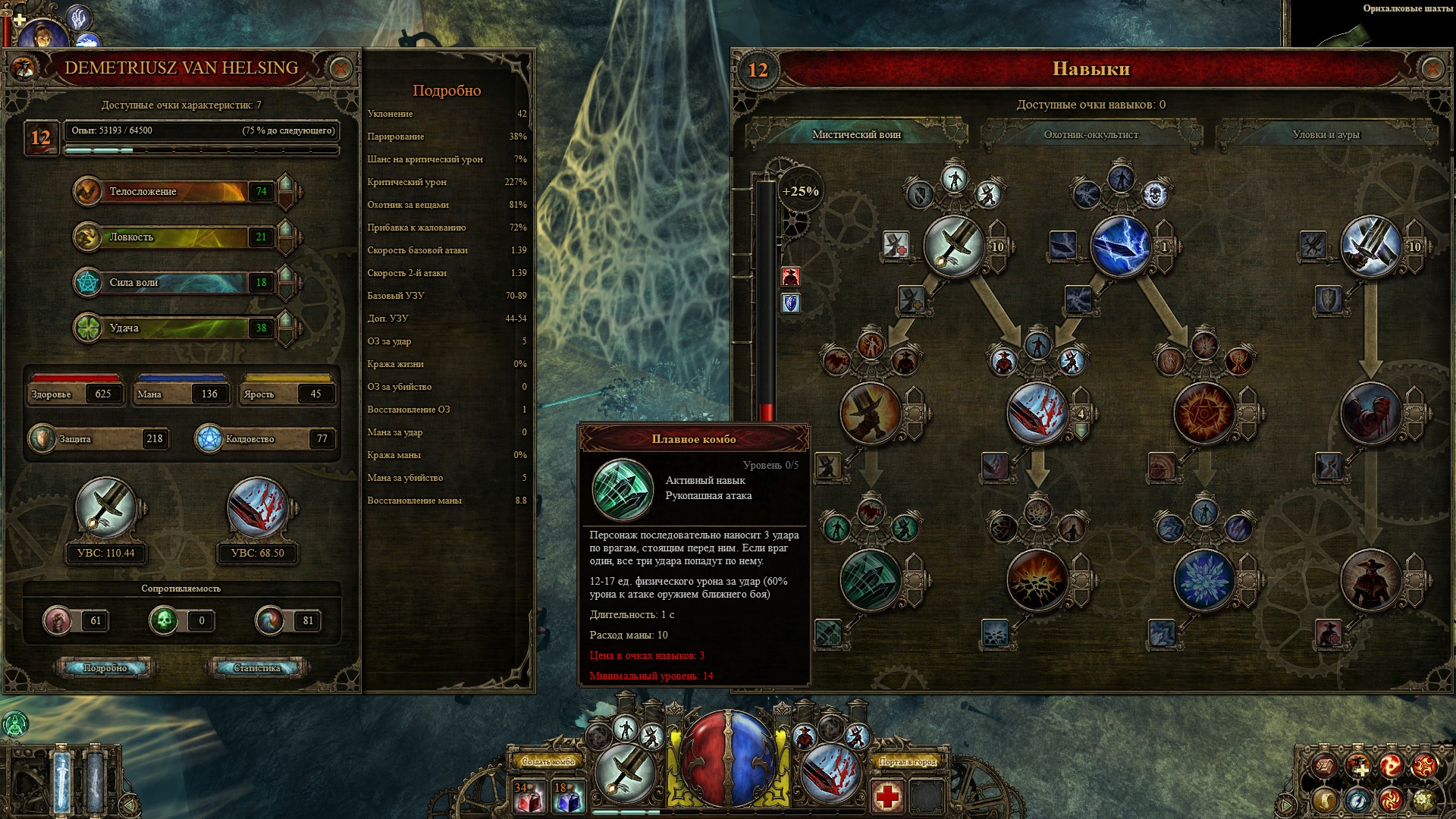Image resolution: width=1456 pixels, height=819 pixels.
Task: Open the Уловки и ауры tab
Action: (x=1326, y=135)
